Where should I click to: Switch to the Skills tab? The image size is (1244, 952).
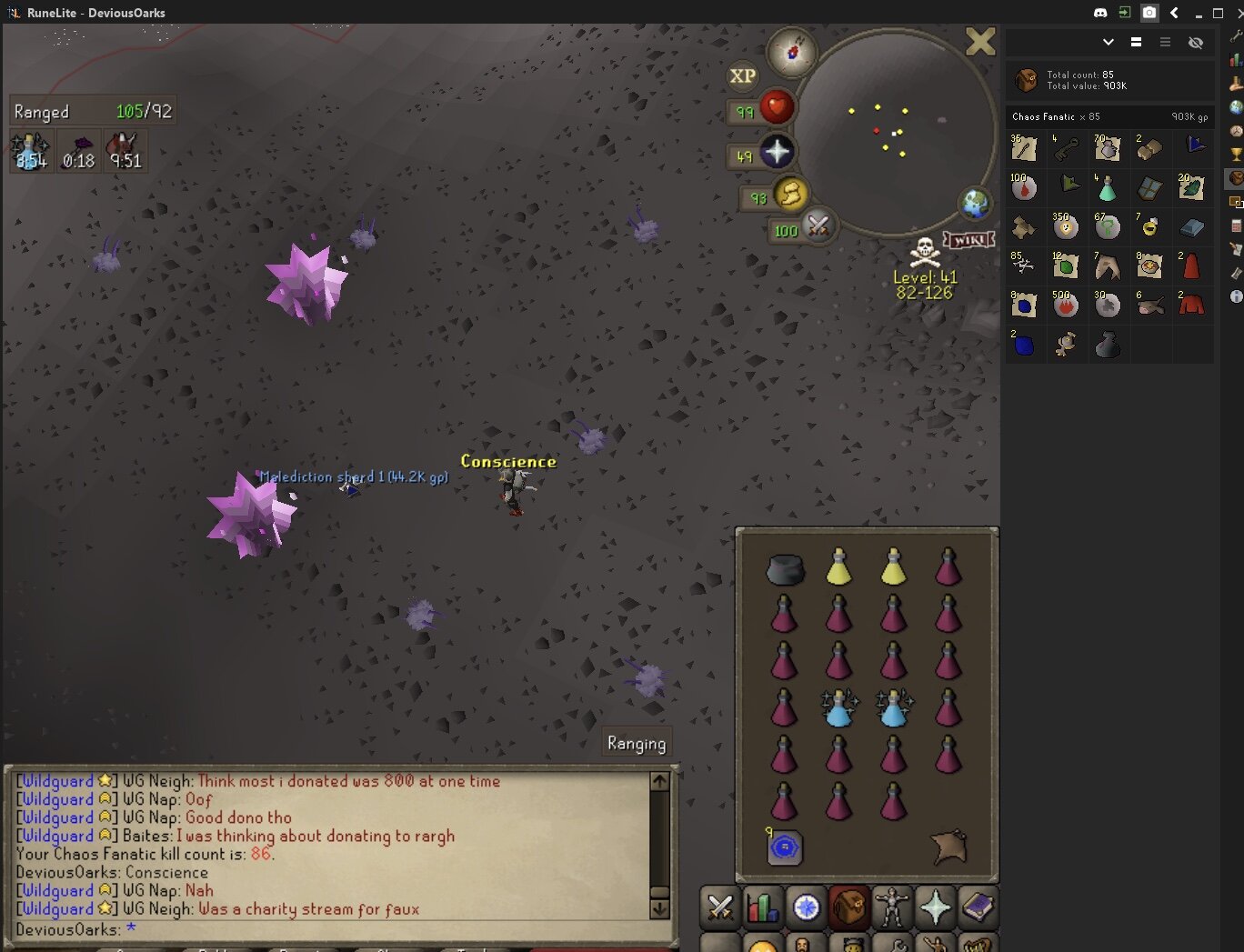(x=763, y=907)
